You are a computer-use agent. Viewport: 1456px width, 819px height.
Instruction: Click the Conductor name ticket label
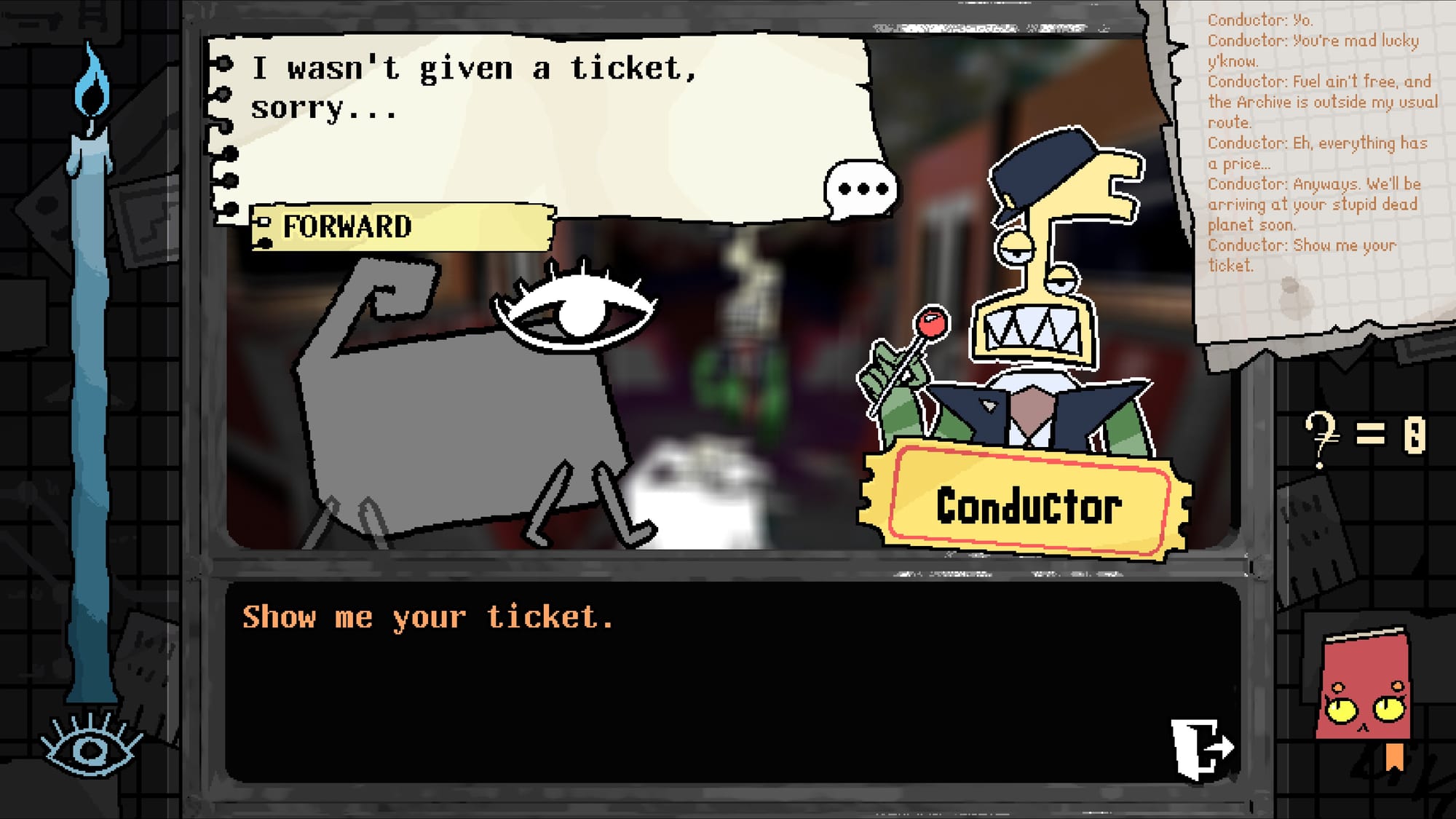(1026, 505)
